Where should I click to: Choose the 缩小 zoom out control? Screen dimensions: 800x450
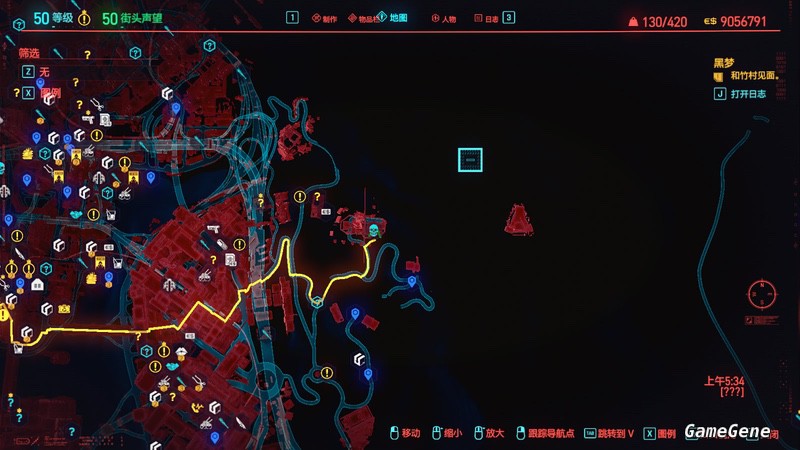(450, 433)
